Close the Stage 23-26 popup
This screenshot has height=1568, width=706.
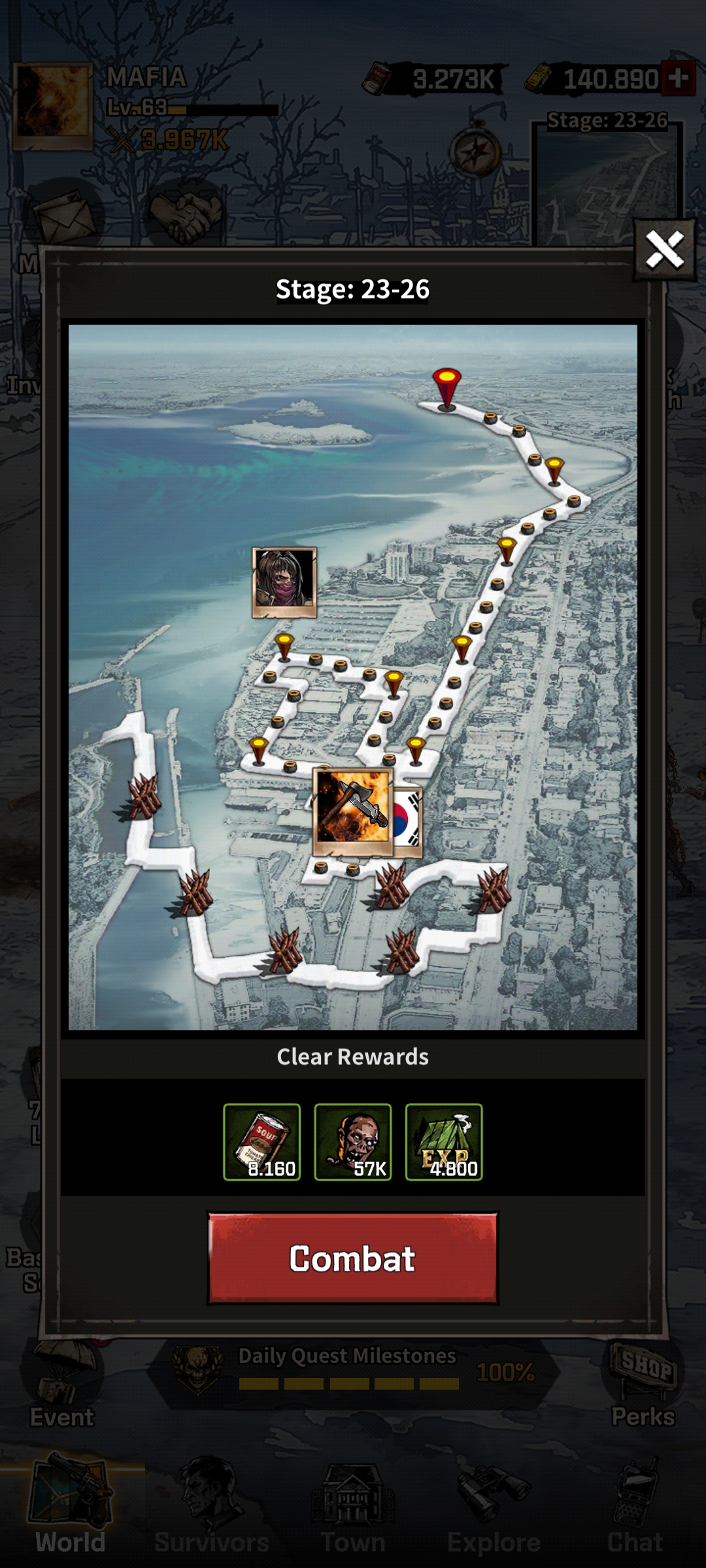(x=664, y=250)
